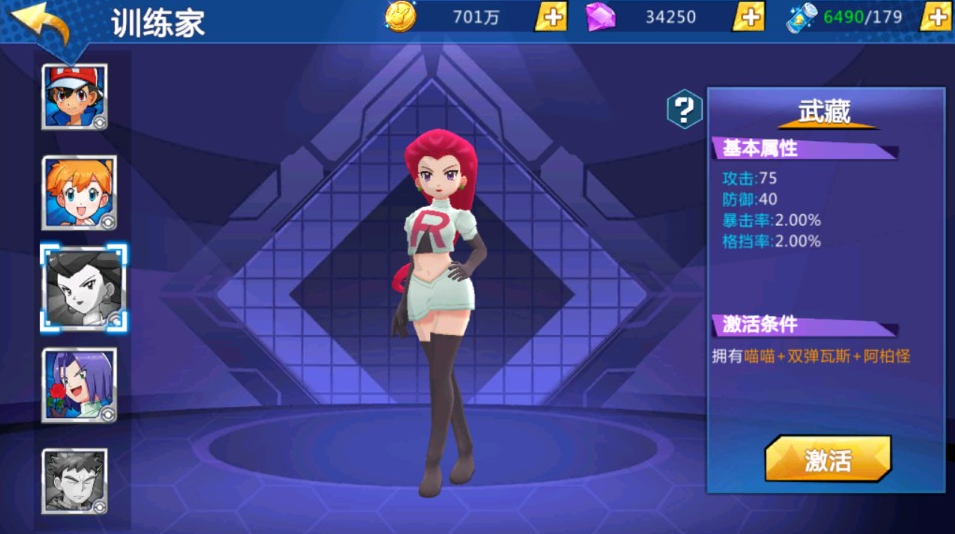Select the greyed Jessie trainer portrait
Image resolution: width=955 pixels, height=534 pixels.
coord(82,287)
